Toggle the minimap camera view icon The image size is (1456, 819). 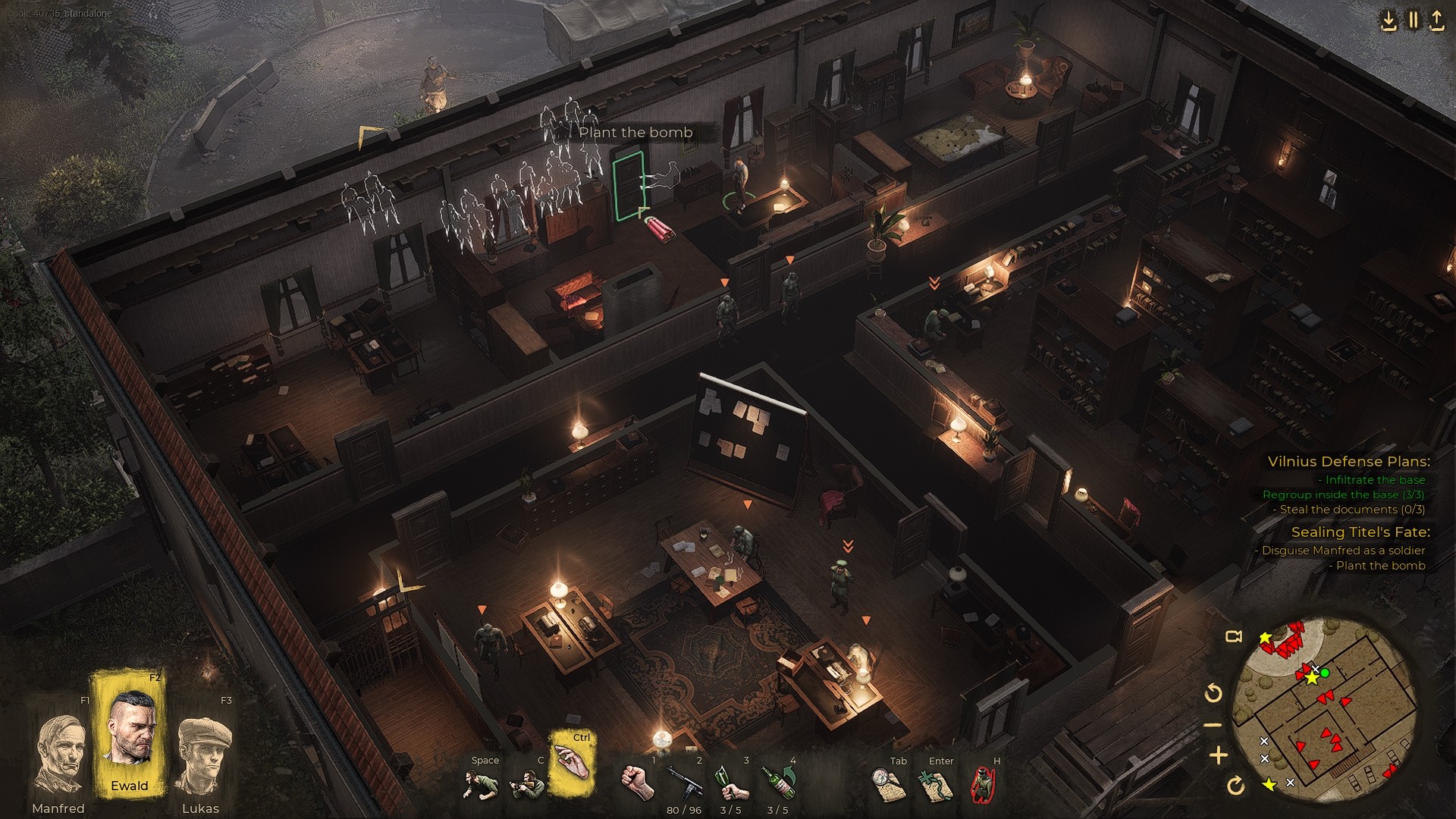[1233, 635]
